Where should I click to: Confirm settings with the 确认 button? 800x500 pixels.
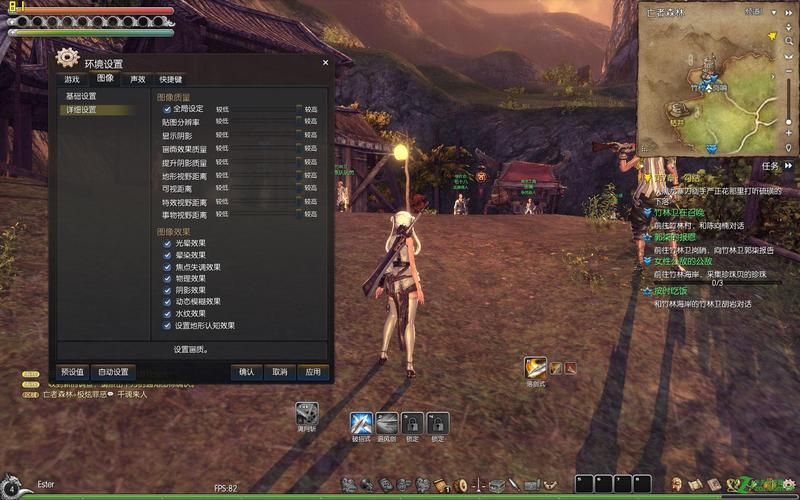point(246,372)
